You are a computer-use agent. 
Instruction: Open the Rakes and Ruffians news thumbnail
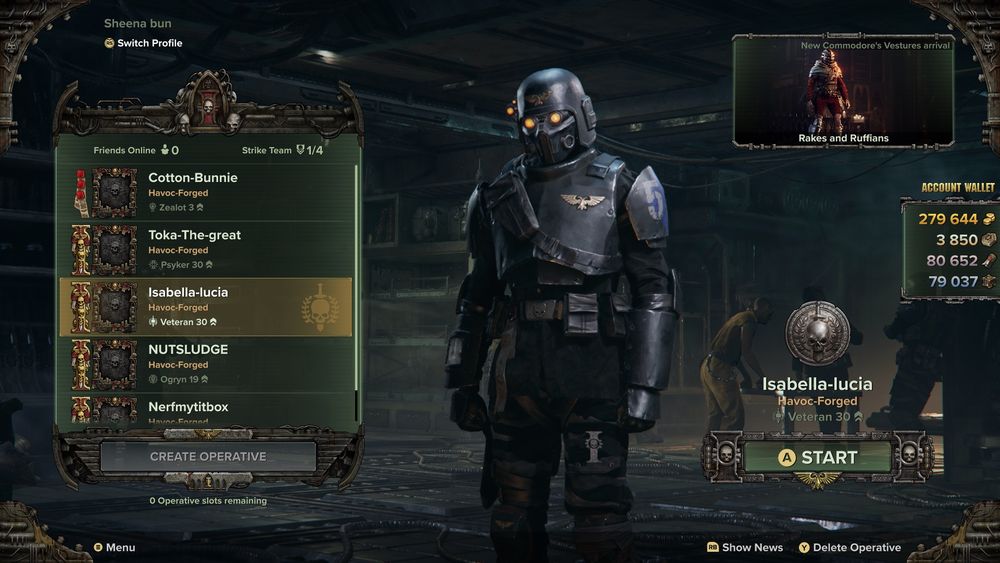[x=843, y=91]
